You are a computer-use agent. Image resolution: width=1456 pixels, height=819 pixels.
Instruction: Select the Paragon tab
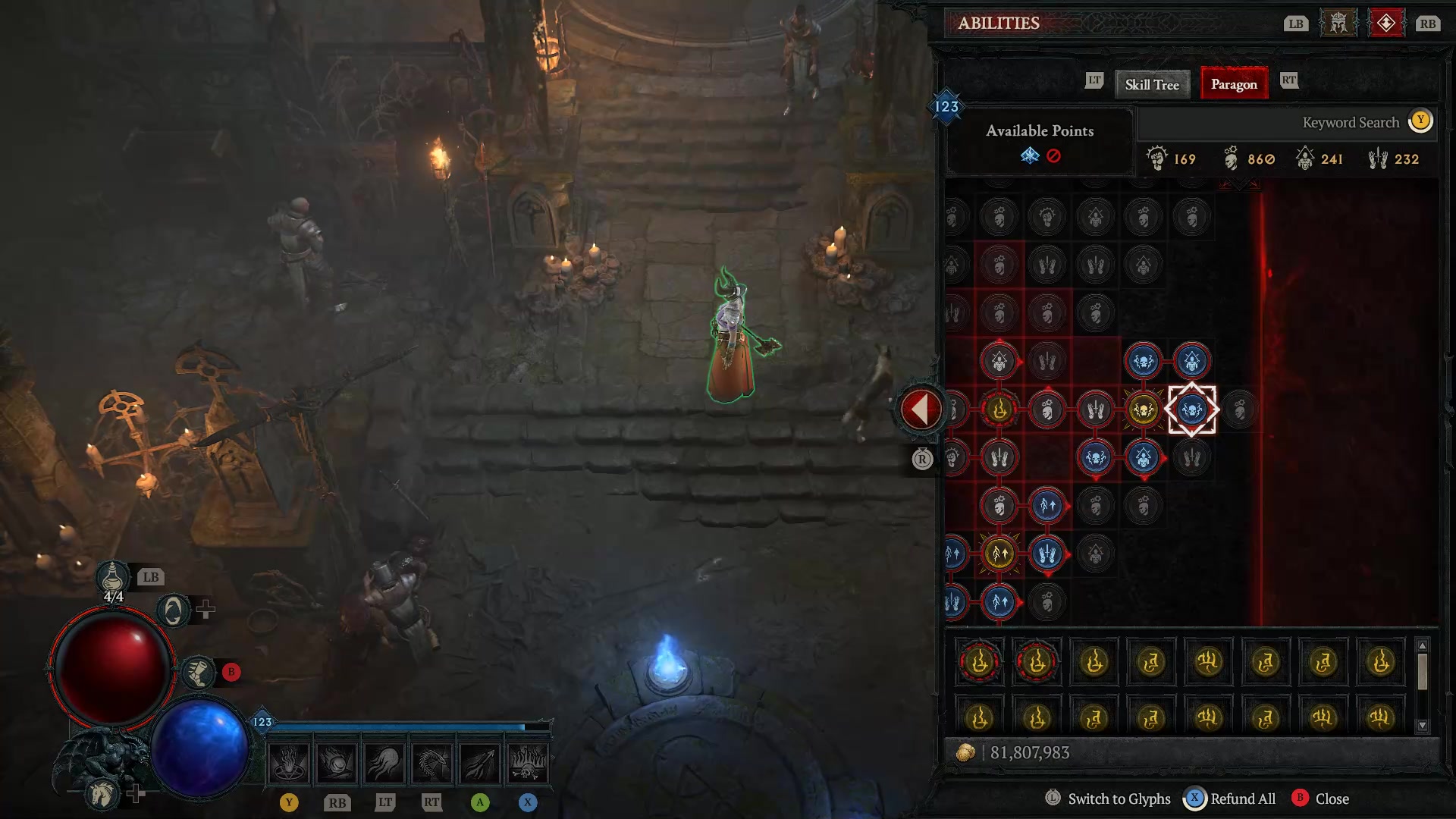(1234, 84)
